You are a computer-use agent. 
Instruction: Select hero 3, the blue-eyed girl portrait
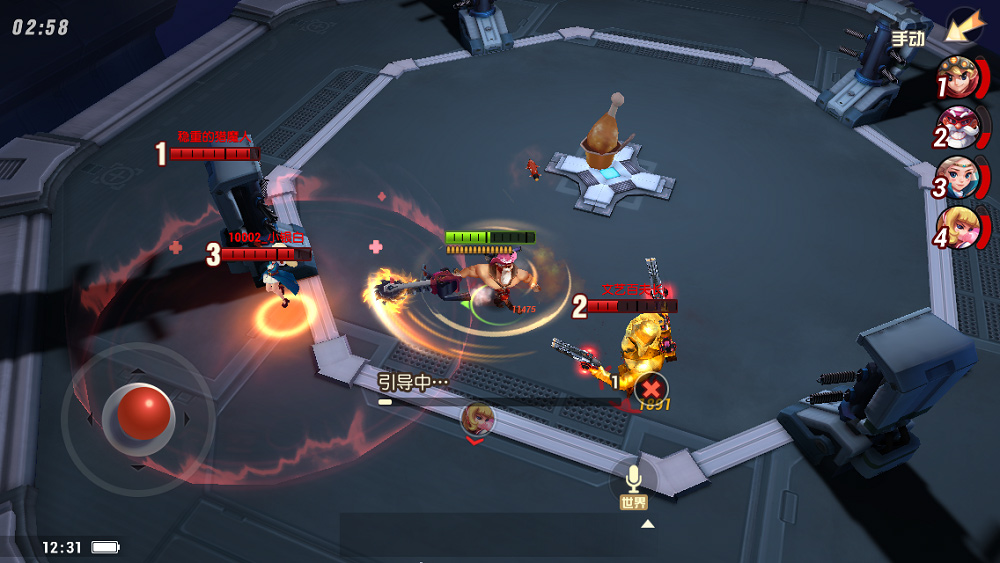click(x=958, y=178)
